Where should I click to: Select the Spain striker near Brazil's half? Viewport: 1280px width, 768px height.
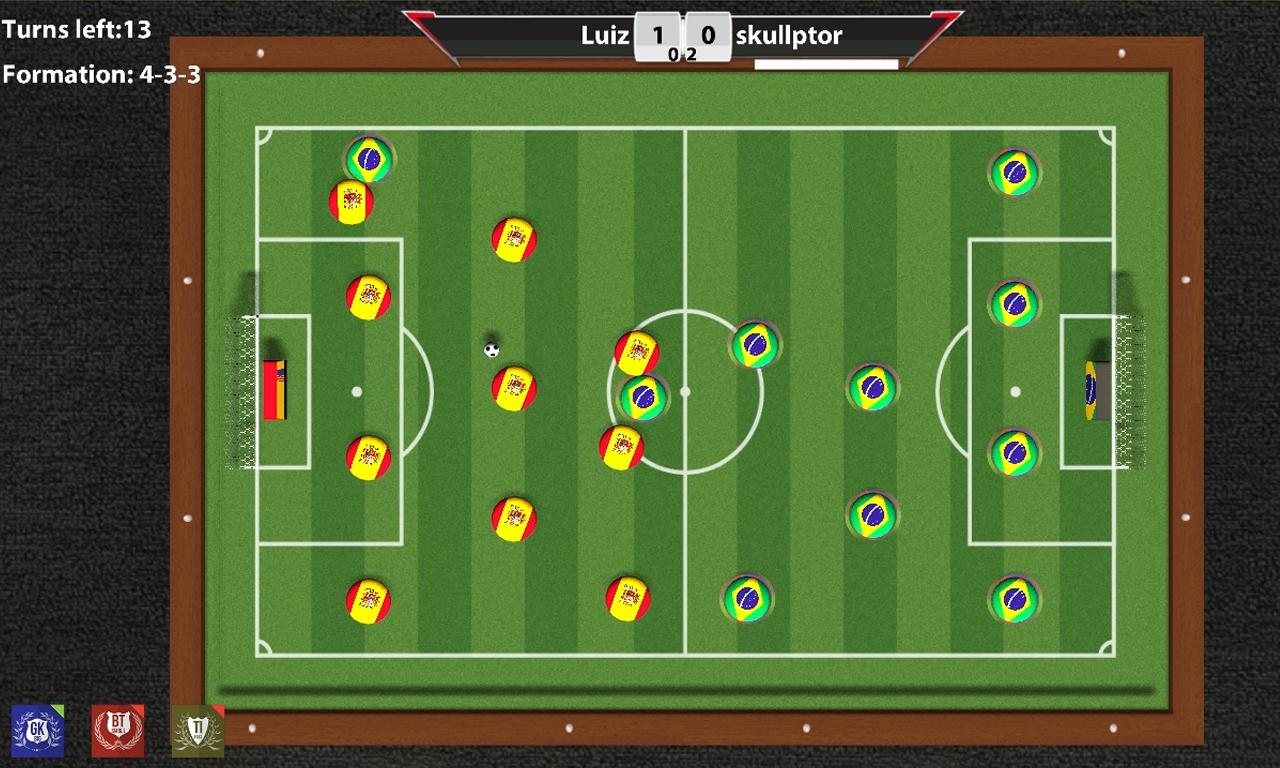(636, 350)
